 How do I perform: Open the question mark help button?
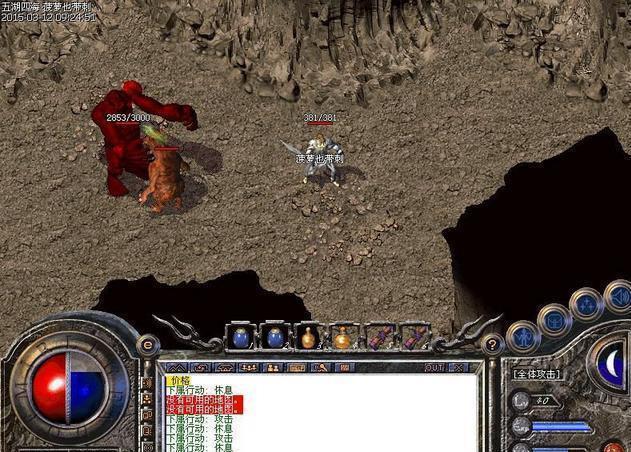click(x=492, y=344)
